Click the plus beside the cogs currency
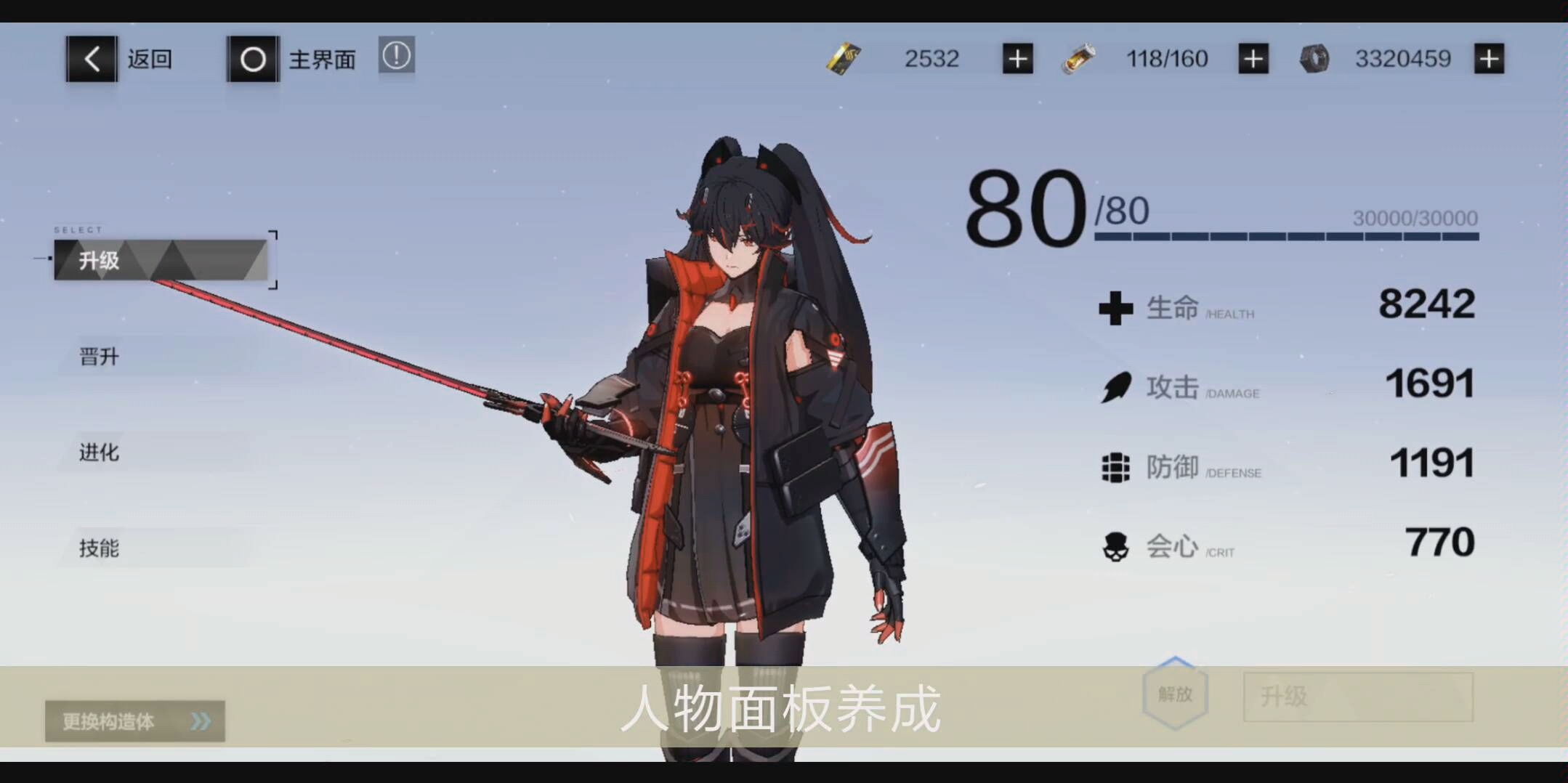The image size is (1568, 783). pyautogui.click(x=1489, y=58)
